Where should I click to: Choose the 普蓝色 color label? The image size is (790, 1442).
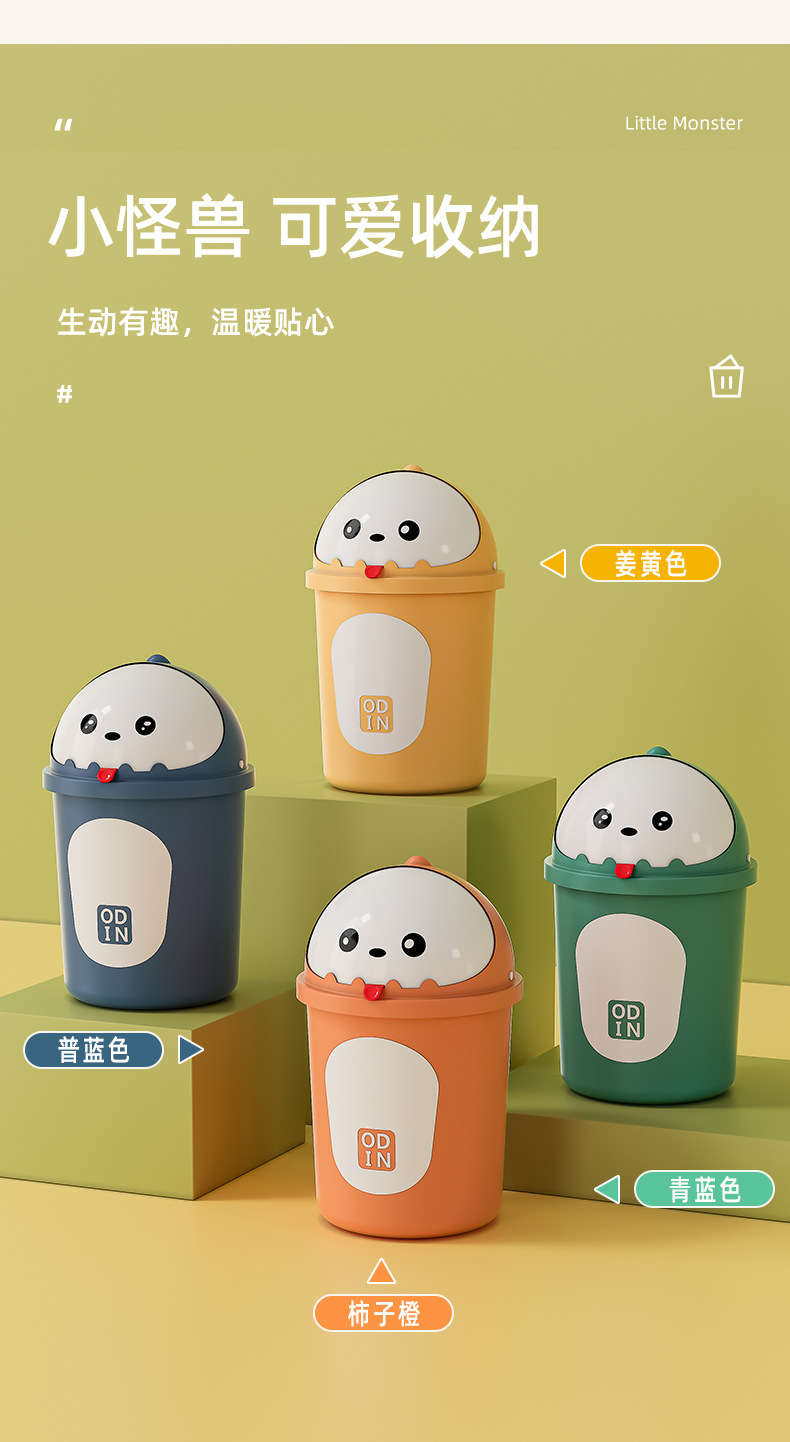click(93, 1050)
